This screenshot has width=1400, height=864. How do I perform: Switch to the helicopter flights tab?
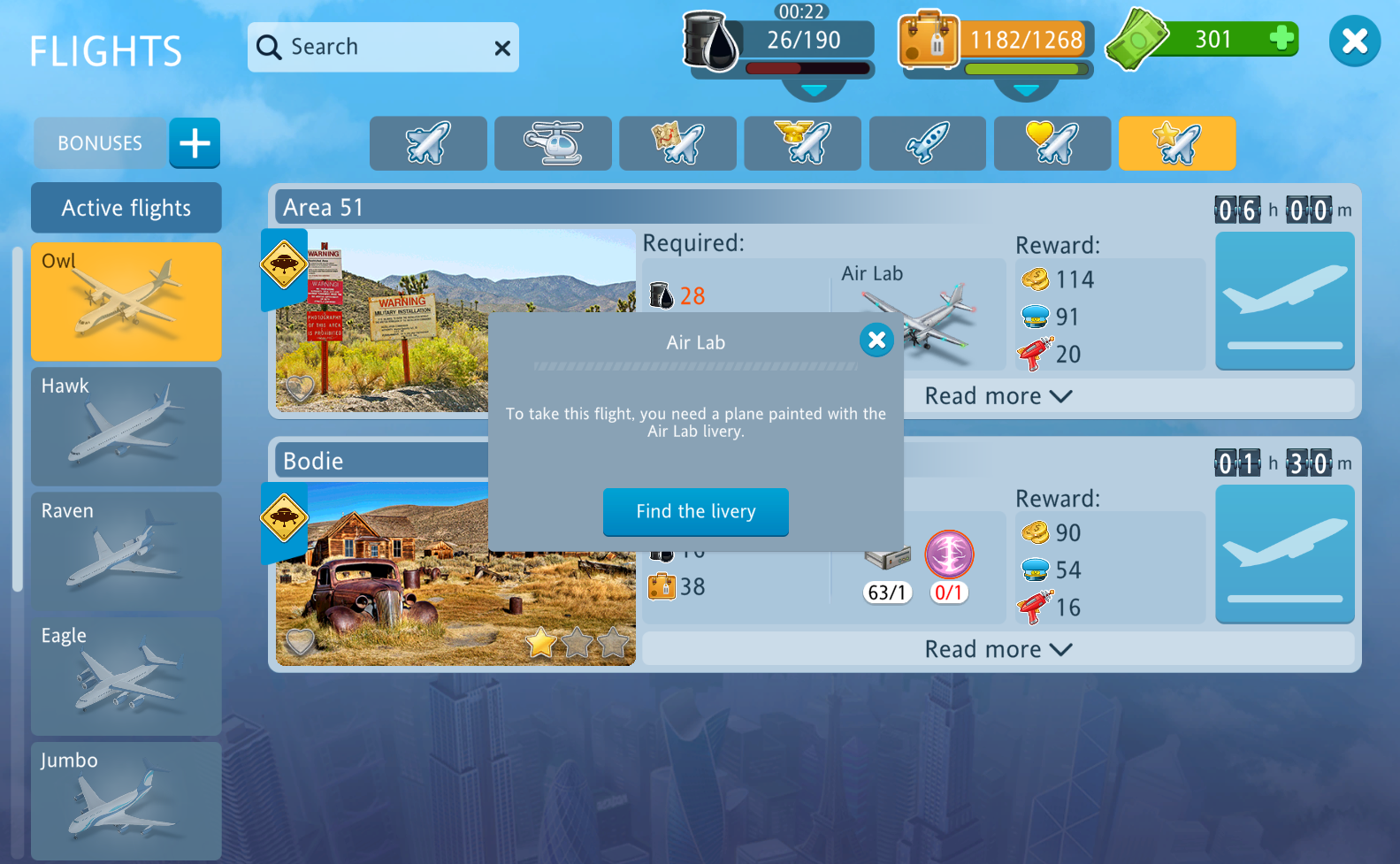click(553, 143)
